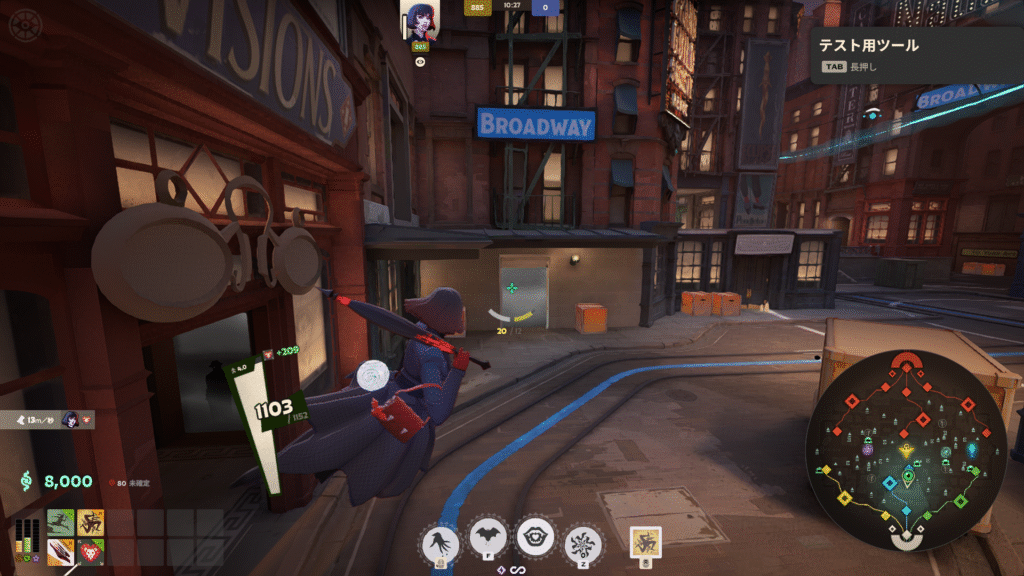This screenshot has width=1024, height=576.
Task: Select the green lion heart item slot
Action: point(91,552)
